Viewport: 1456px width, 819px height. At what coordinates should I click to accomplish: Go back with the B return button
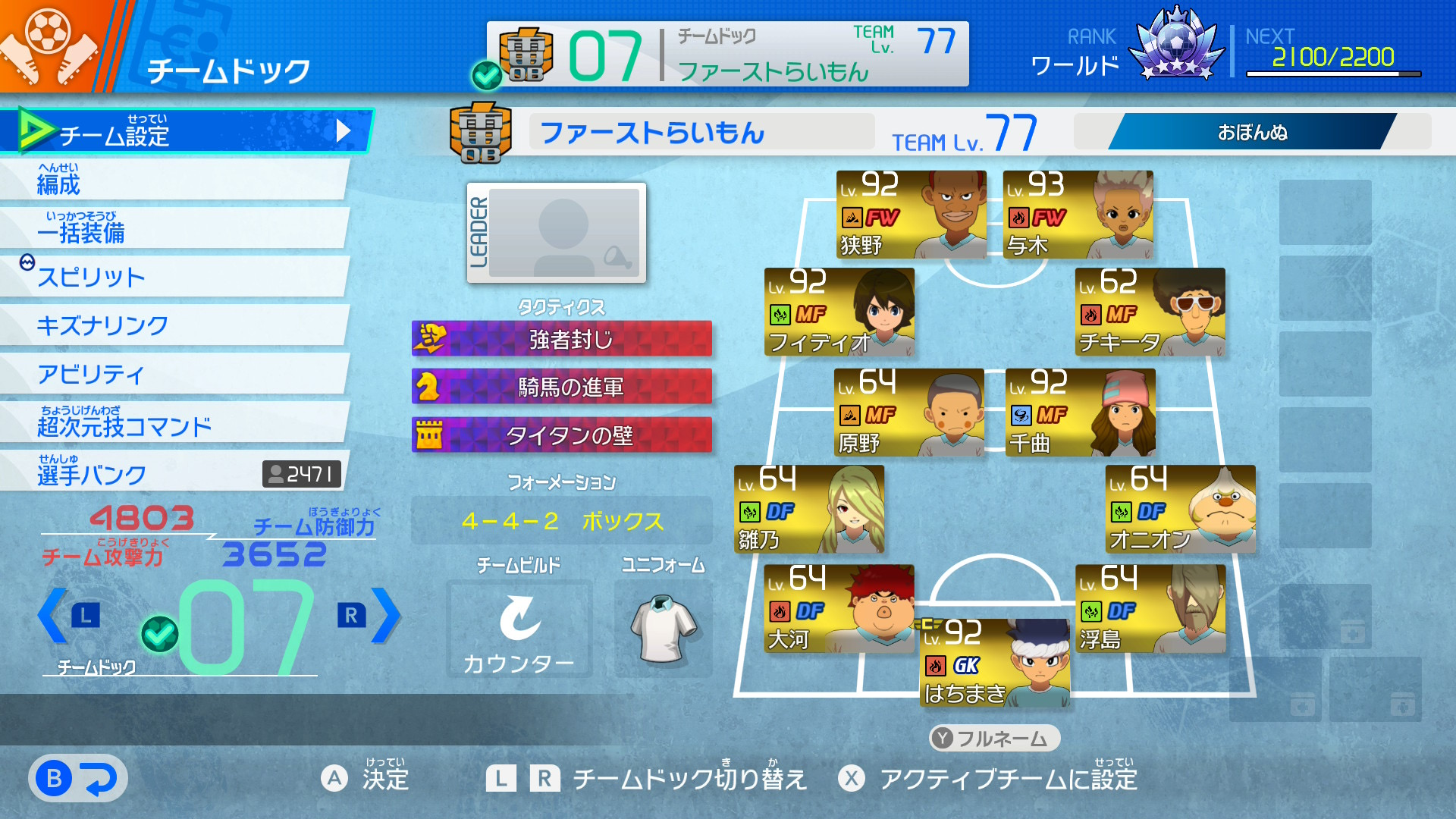77,779
